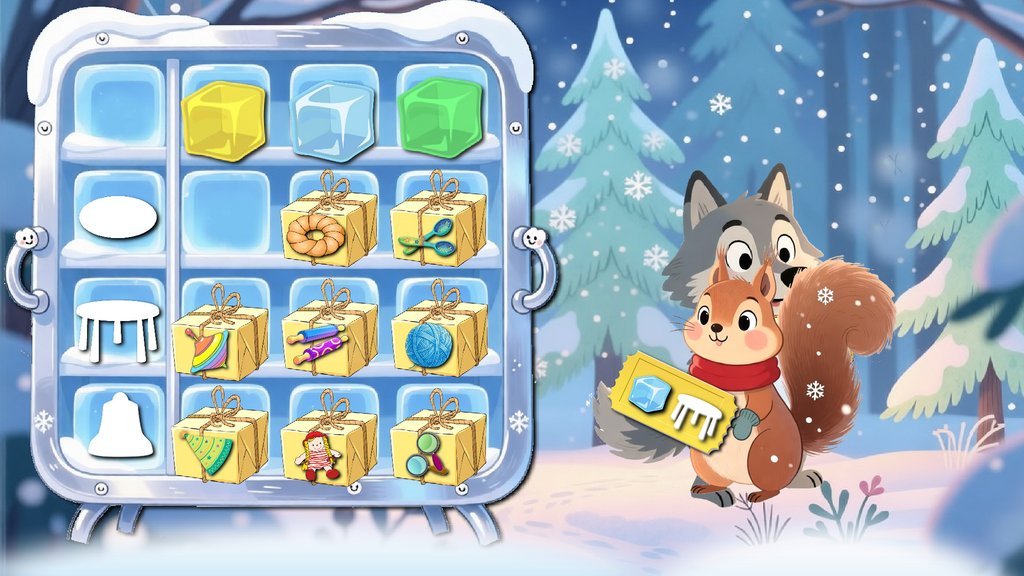Screen dimensions: 1024x576
Task: Open the gift box with the donut
Action: point(329,228)
